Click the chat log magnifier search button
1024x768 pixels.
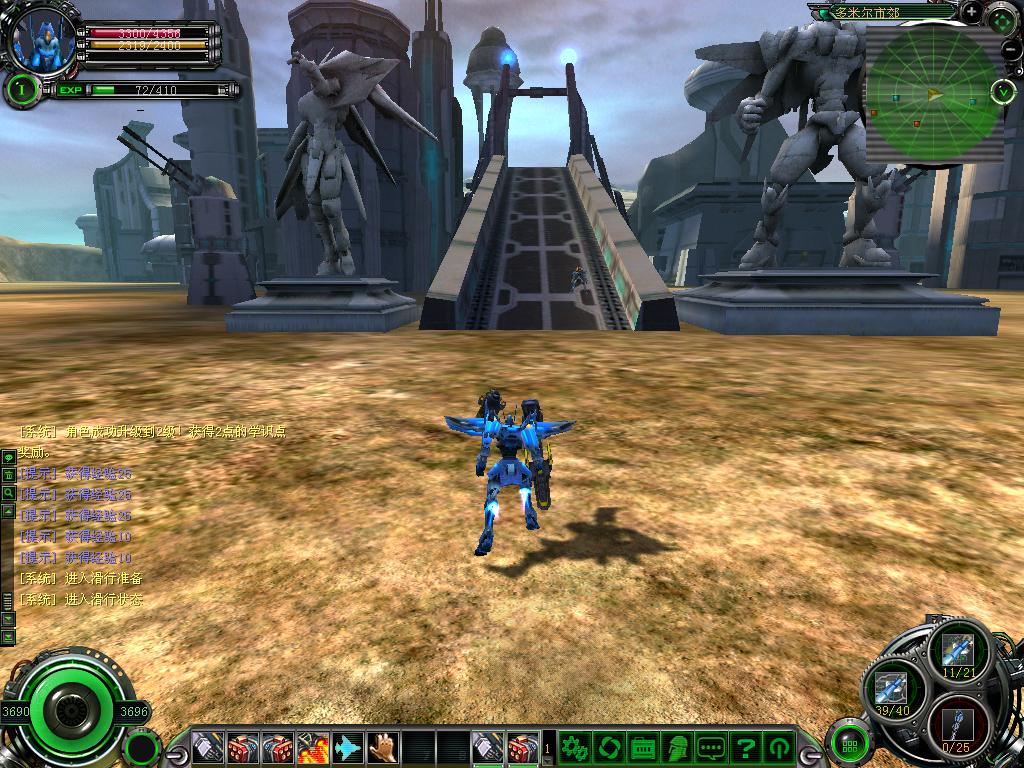[8, 493]
